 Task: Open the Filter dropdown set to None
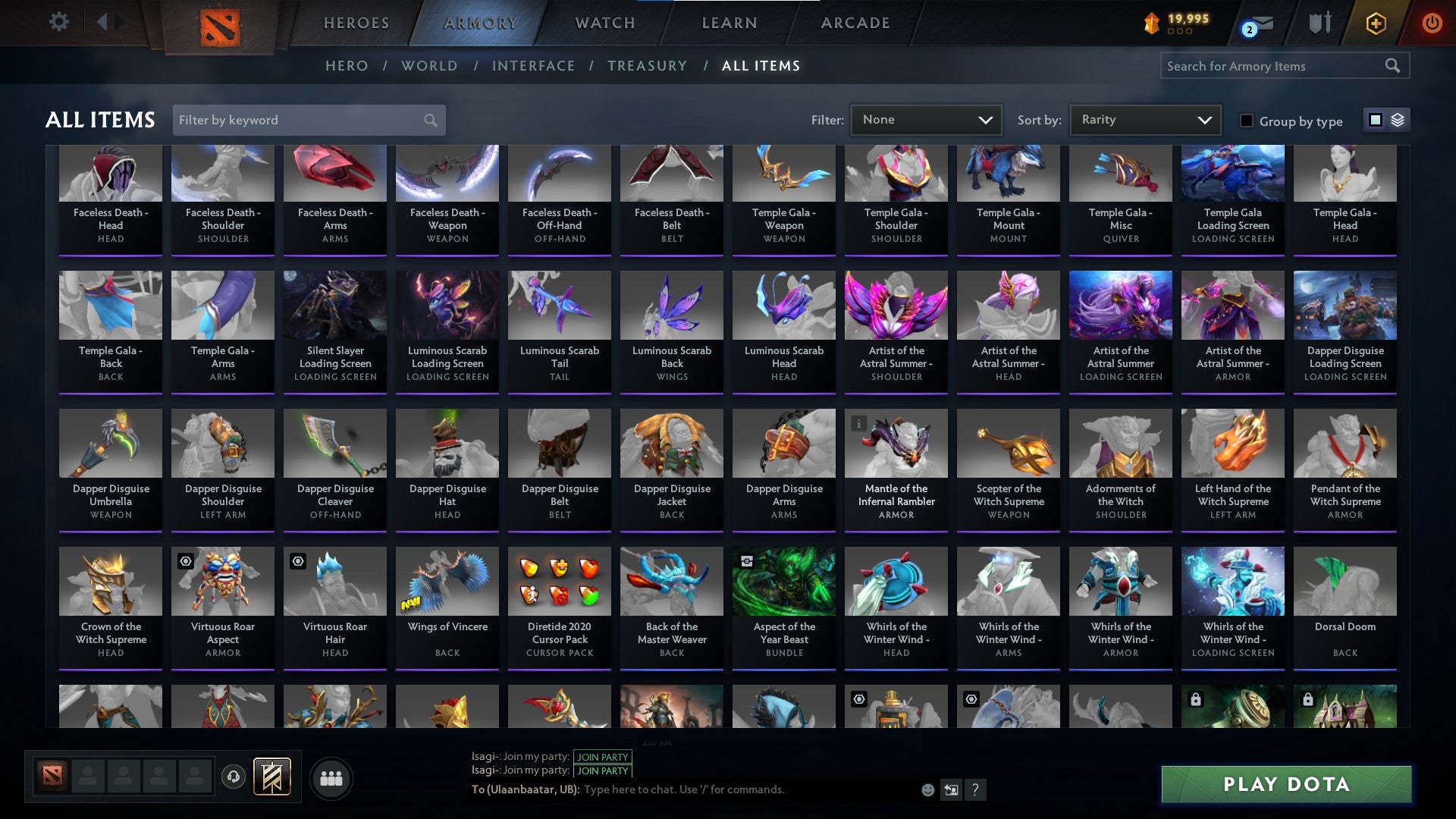[925, 119]
